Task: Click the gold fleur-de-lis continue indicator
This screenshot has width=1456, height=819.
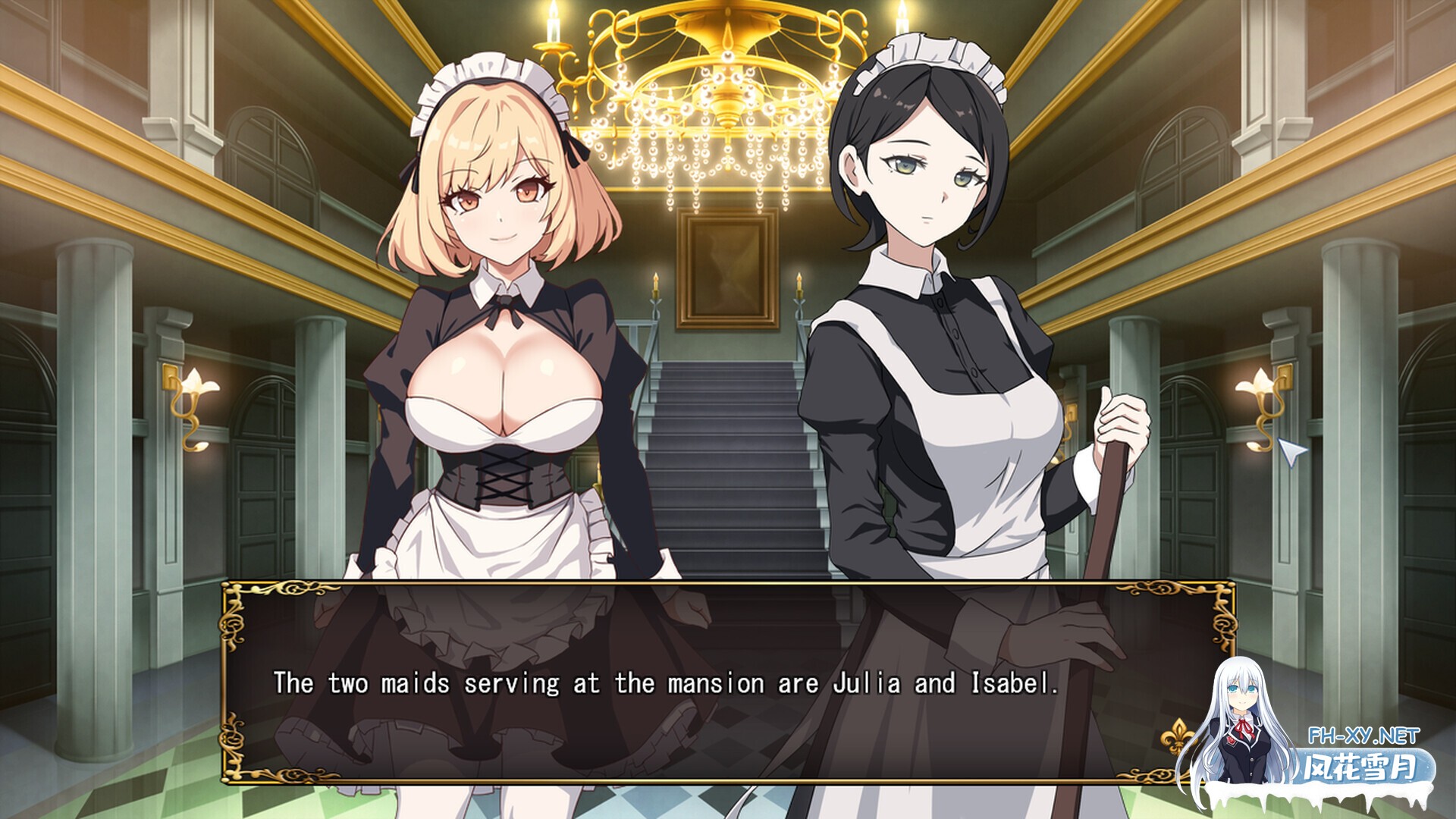Action: point(1177,736)
